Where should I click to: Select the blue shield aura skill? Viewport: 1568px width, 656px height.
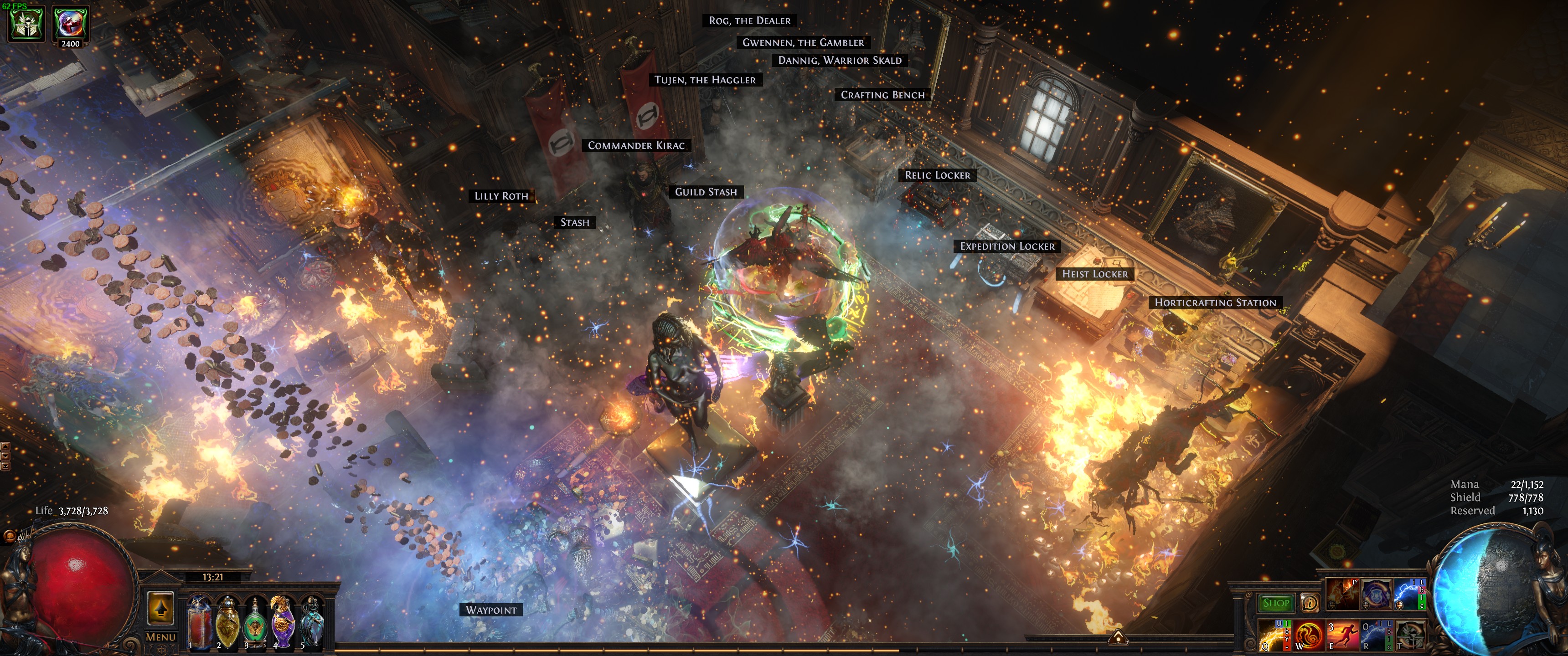pyautogui.click(x=1376, y=594)
